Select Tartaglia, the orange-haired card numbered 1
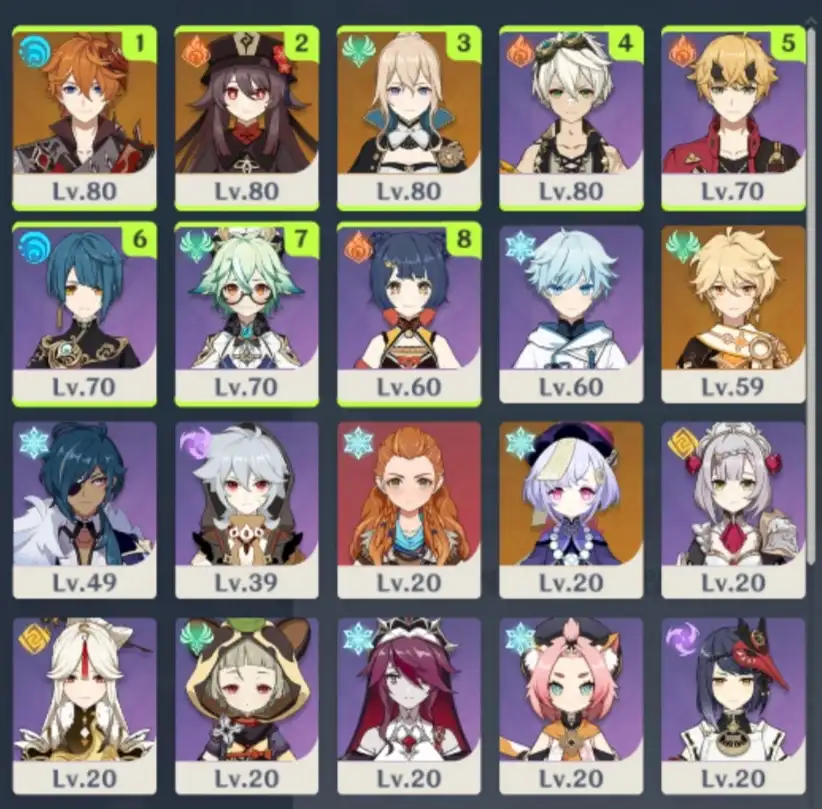Screen dimensions: 822x809 coord(84,115)
